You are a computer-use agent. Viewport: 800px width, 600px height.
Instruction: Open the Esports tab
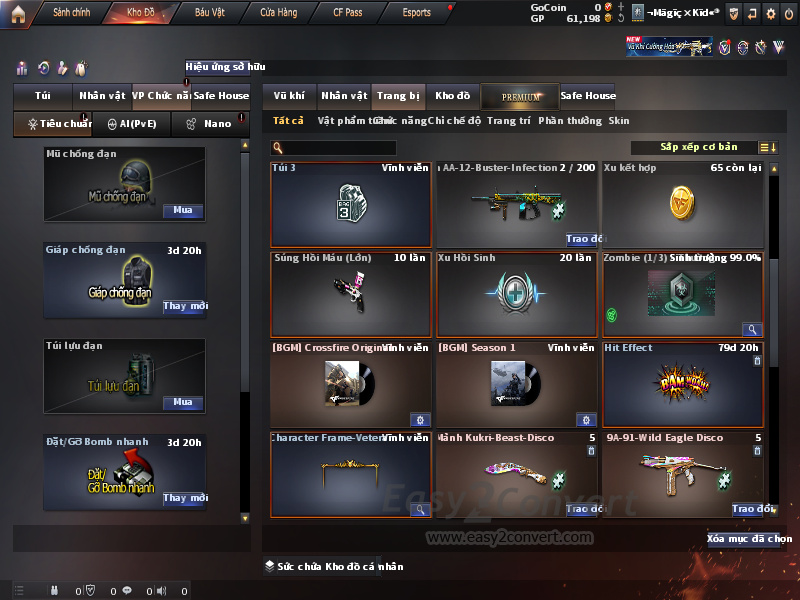coord(417,13)
